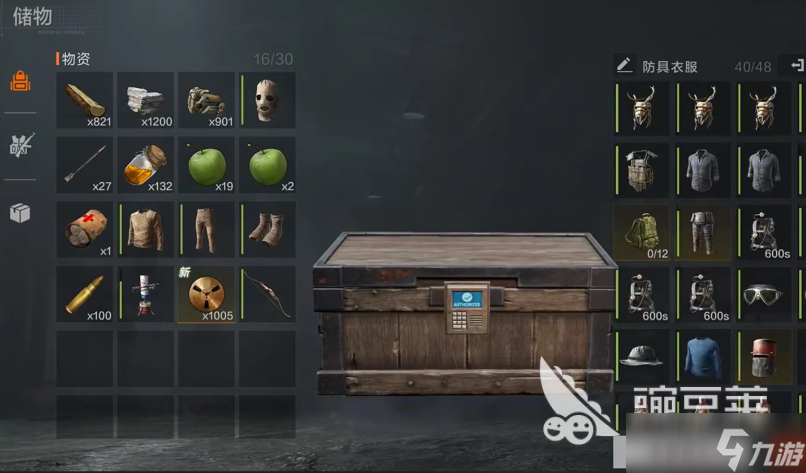Viewport: 806px width, 473px height.
Task: Choose the burlap face mask slot
Action: point(268,100)
